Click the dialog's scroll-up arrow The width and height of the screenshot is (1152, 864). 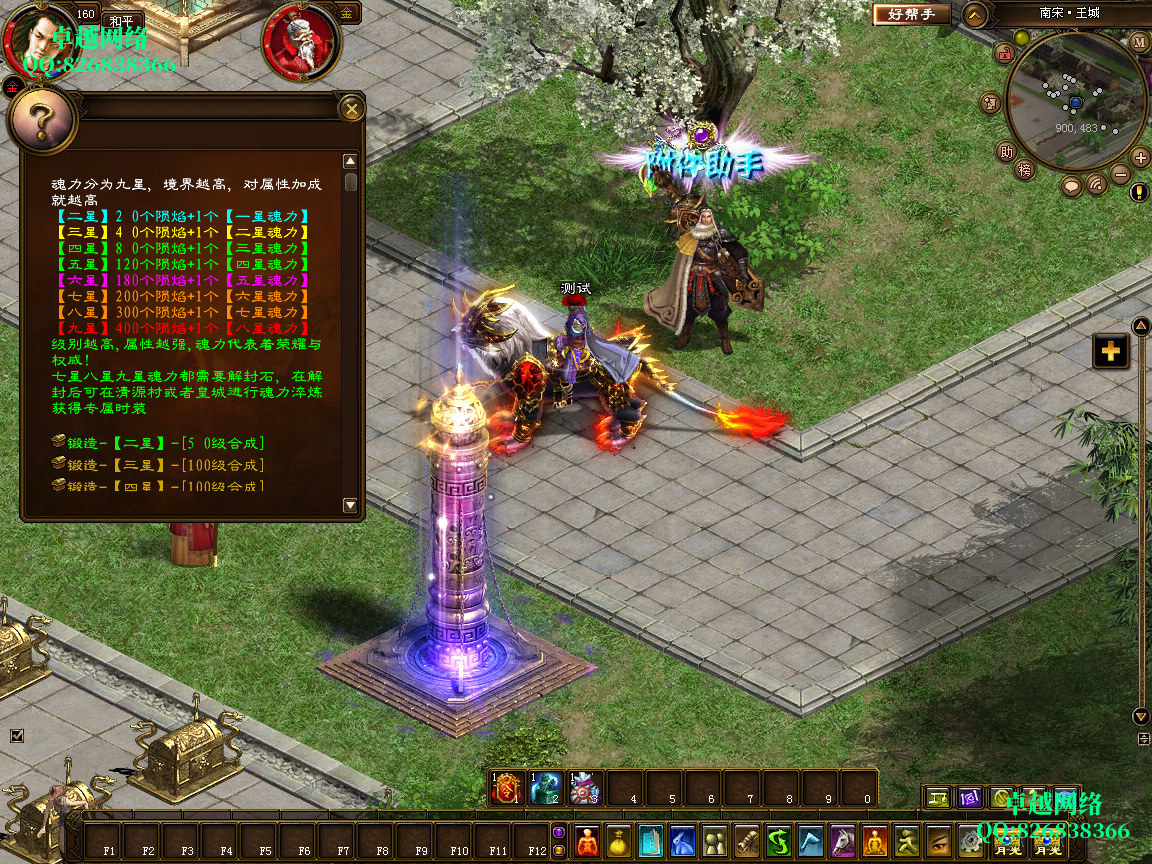(x=350, y=161)
